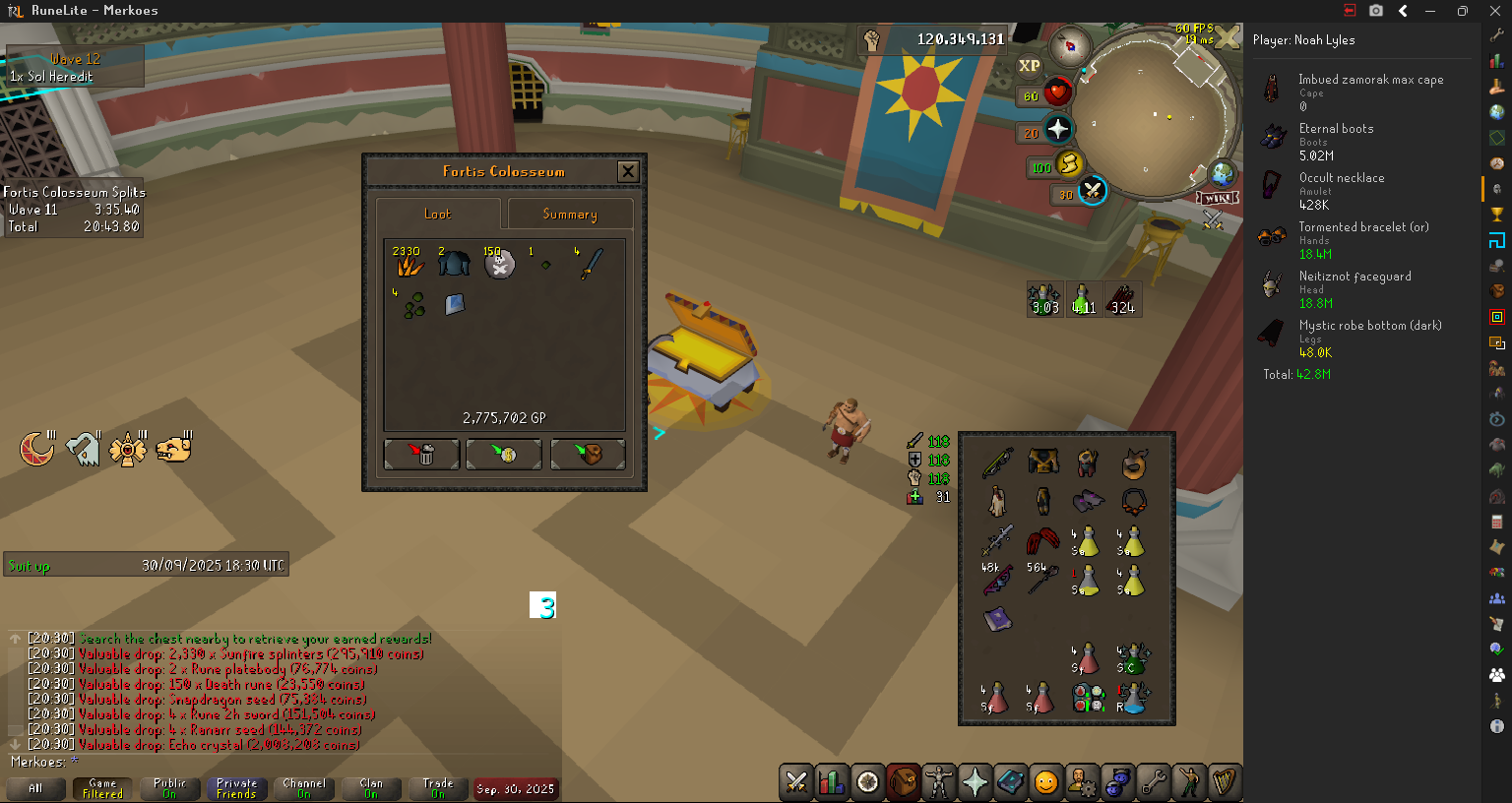Select the Sunfire splinters loot stack

[x=409, y=263]
